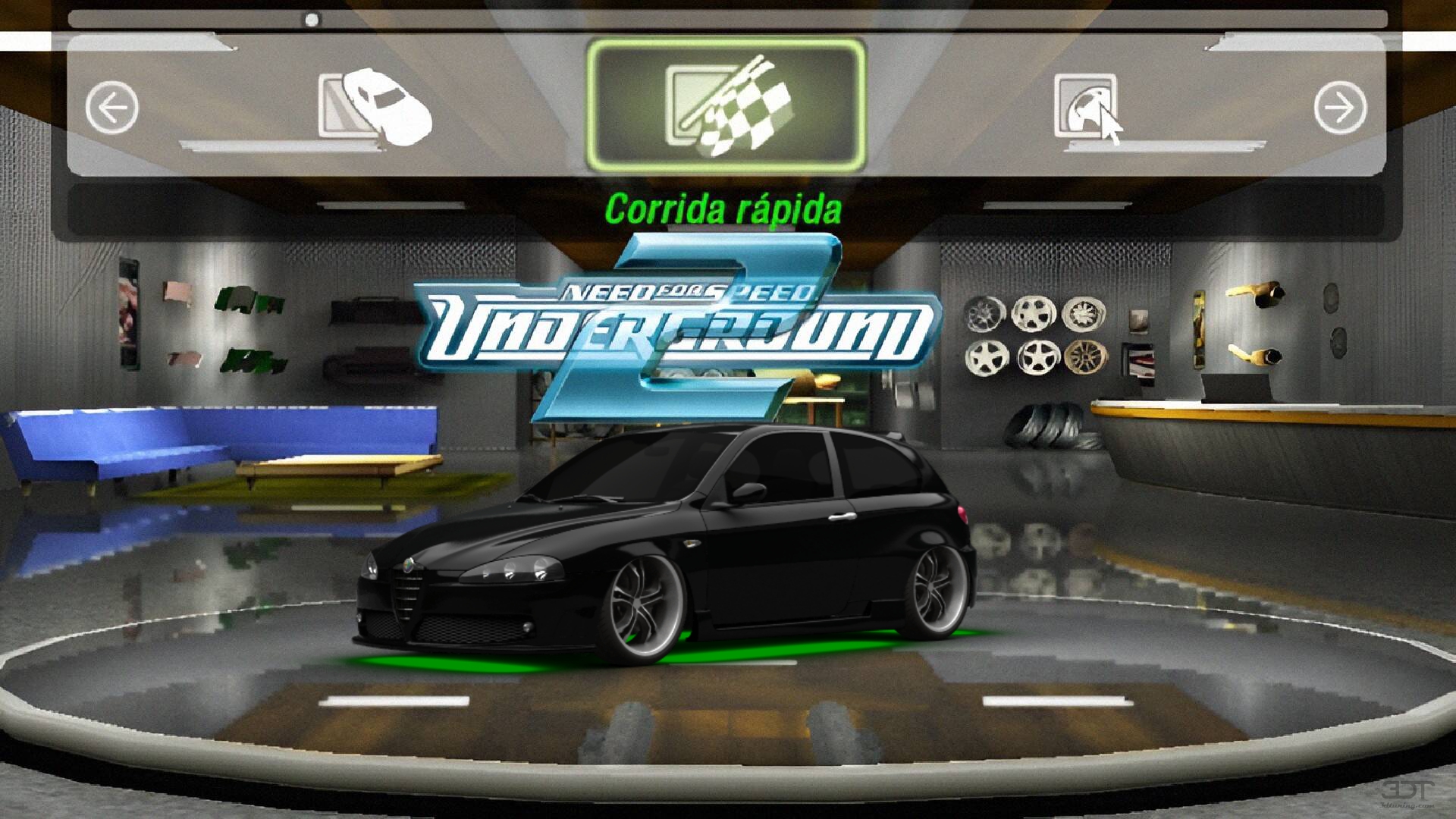Click the right arrow to scroll menu
Screen dimensions: 1456x819
point(1340,107)
